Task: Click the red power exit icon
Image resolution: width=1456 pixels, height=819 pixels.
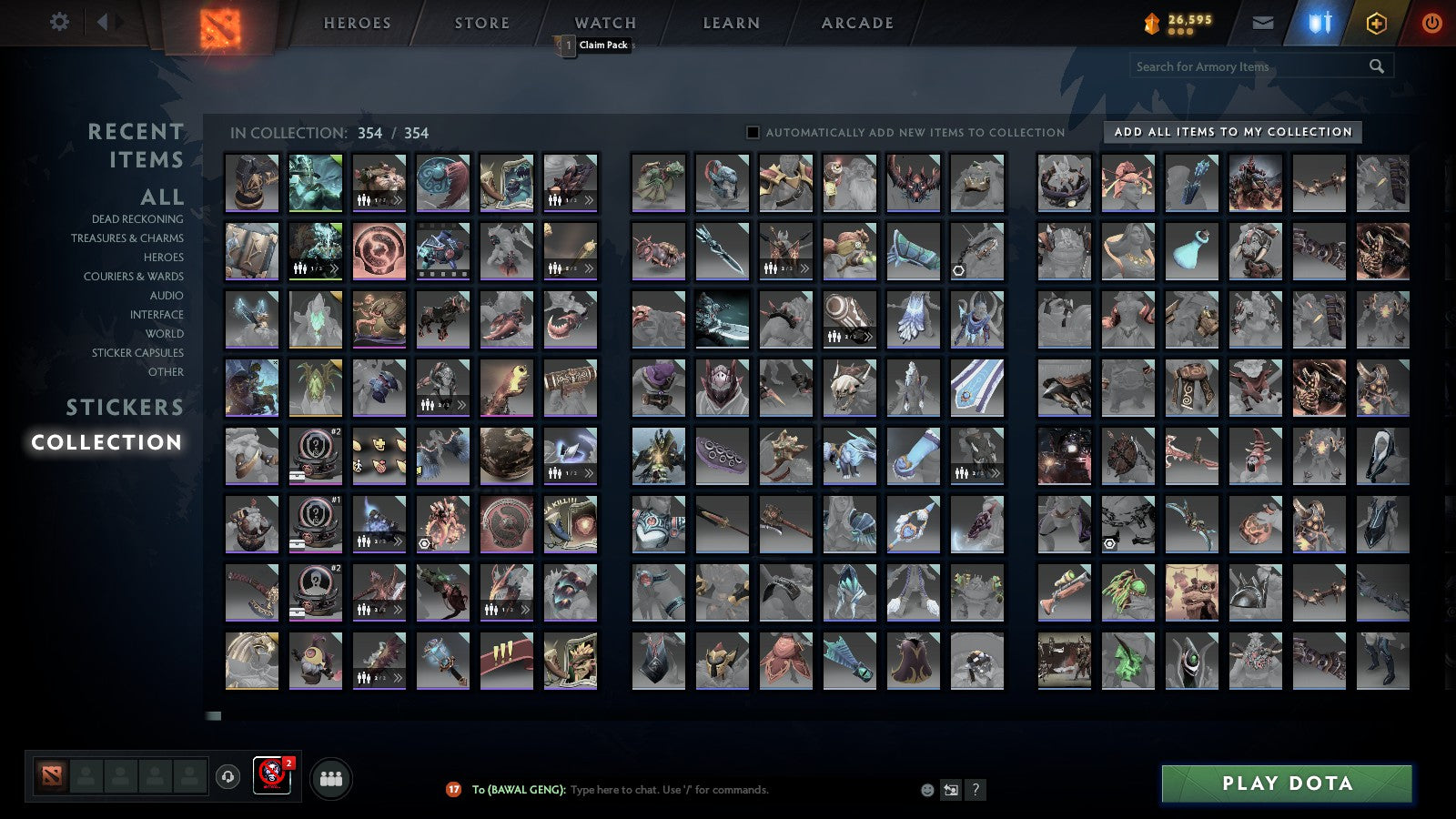Action: 1431,22
